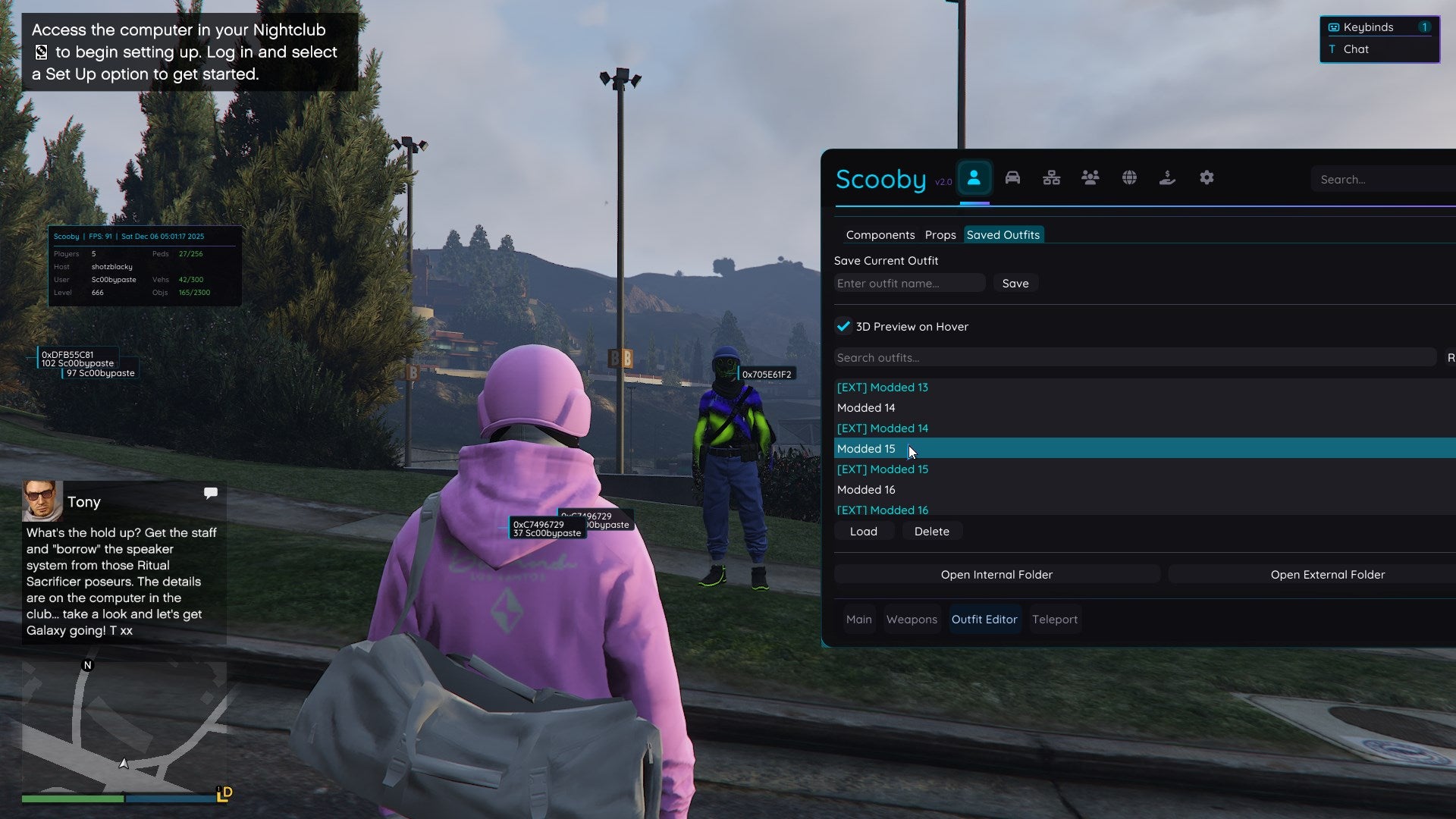Image resolution: width=1456 pixels, height=819 pixels.
Task: Click the Load button
Action: [863, 531]
